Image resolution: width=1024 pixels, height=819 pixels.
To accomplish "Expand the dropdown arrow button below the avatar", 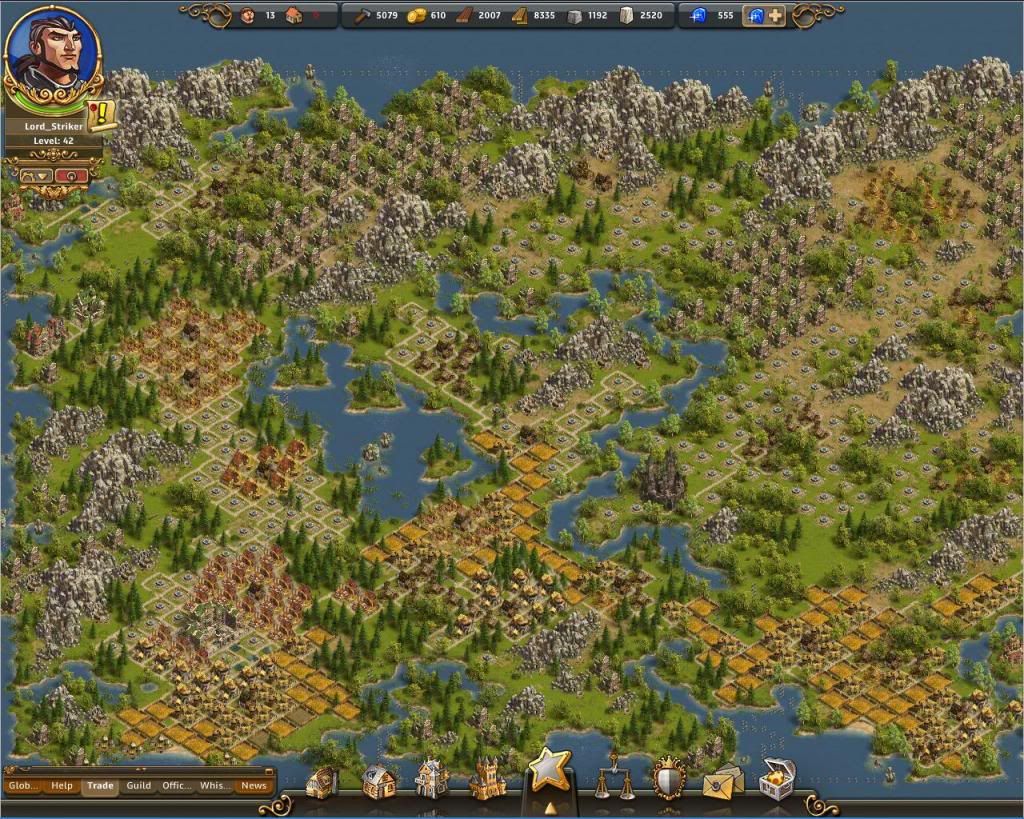I will (37, 174).
